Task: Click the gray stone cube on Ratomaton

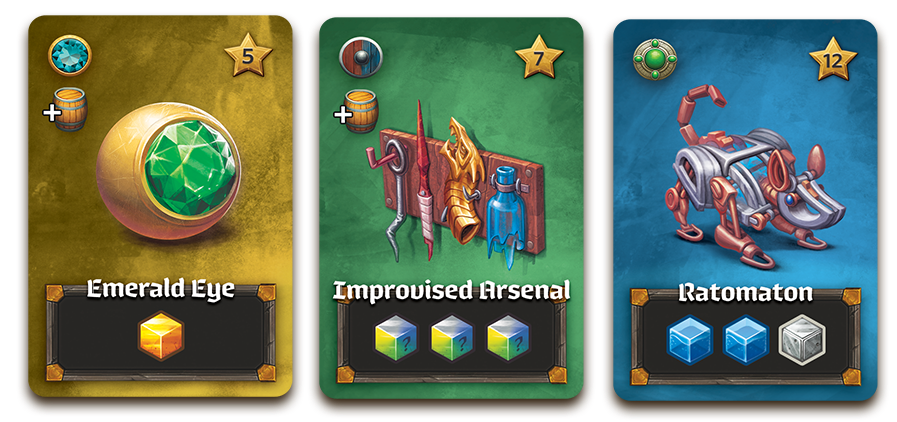Action: click(800, 341)
